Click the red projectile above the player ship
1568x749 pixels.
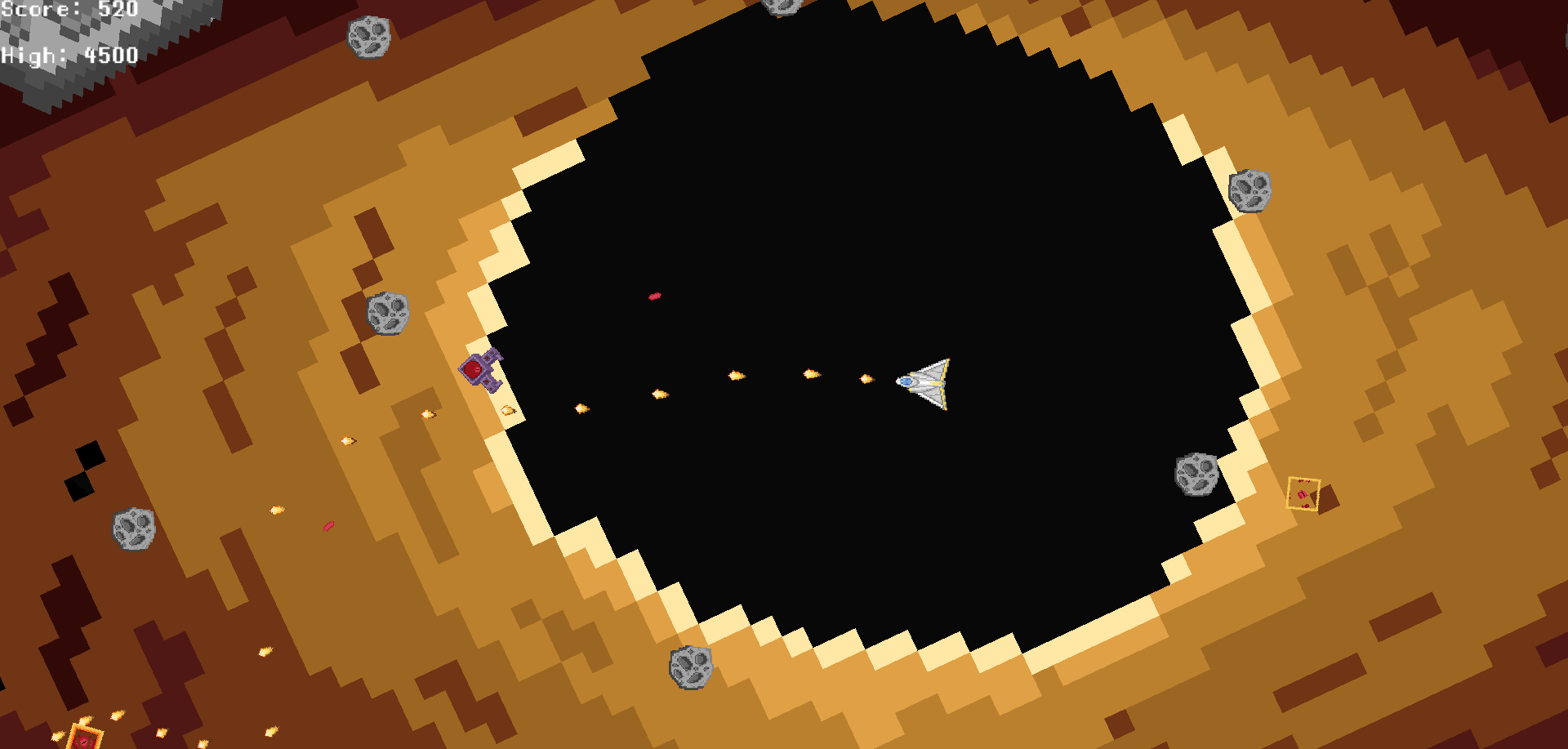[x=653, y=296]
